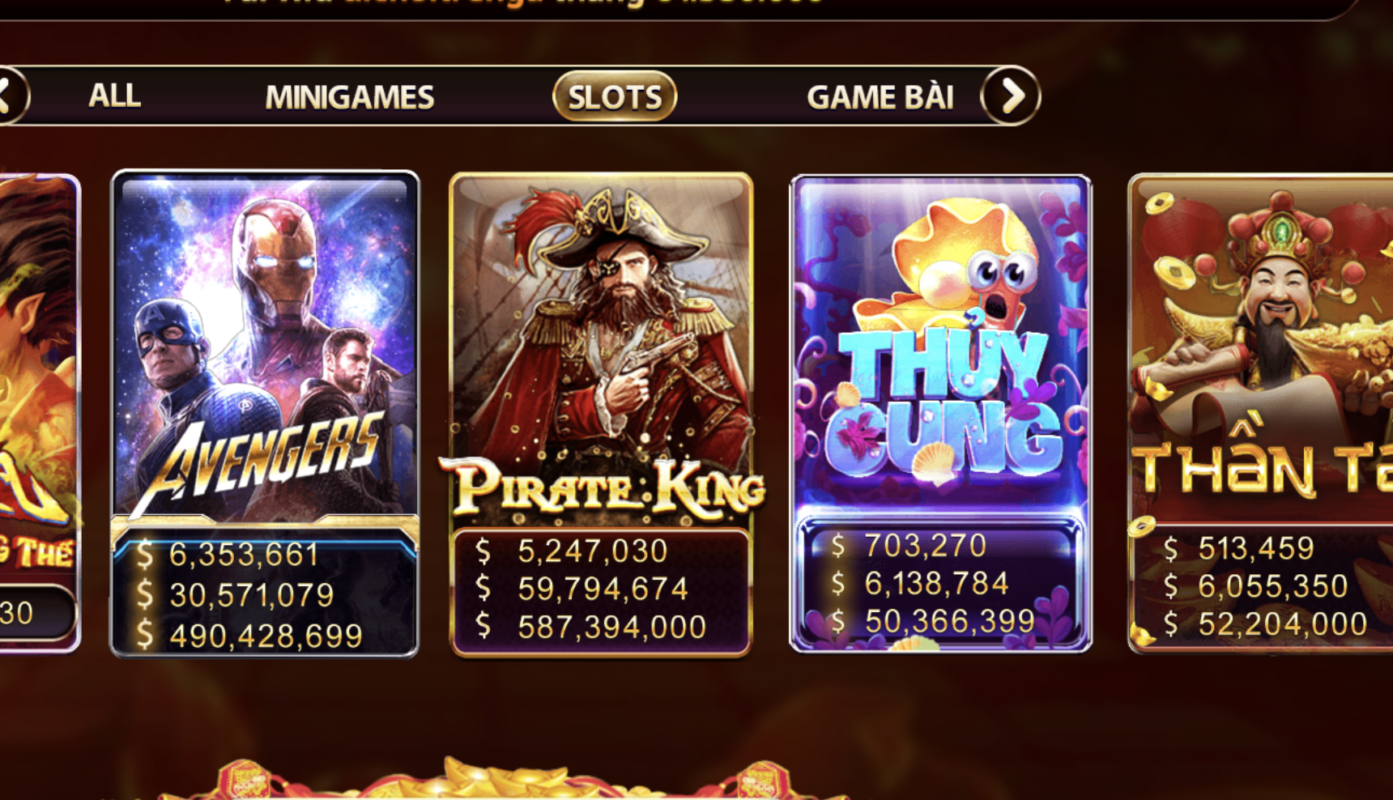
Task: Click the dollar icon on Thần Tài card
Action: pos(1170,547)
